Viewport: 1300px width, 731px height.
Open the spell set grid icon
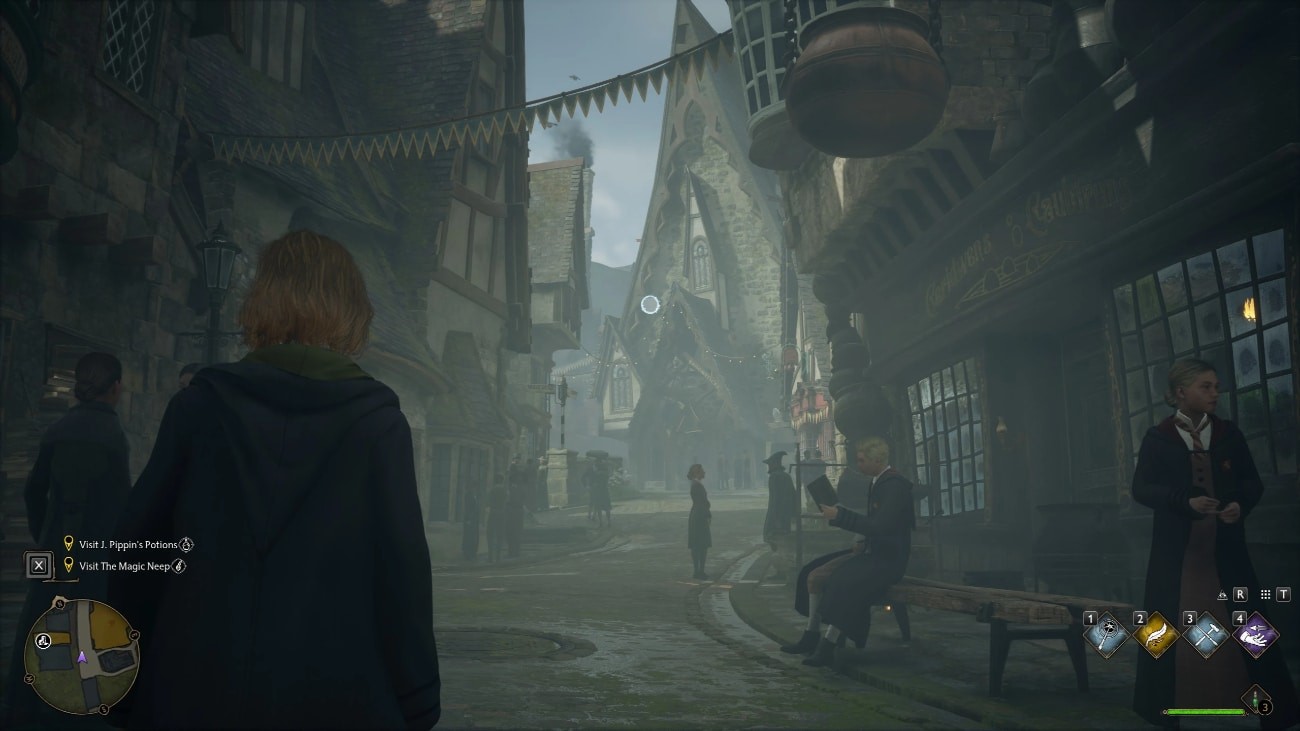coord(1266,595)
